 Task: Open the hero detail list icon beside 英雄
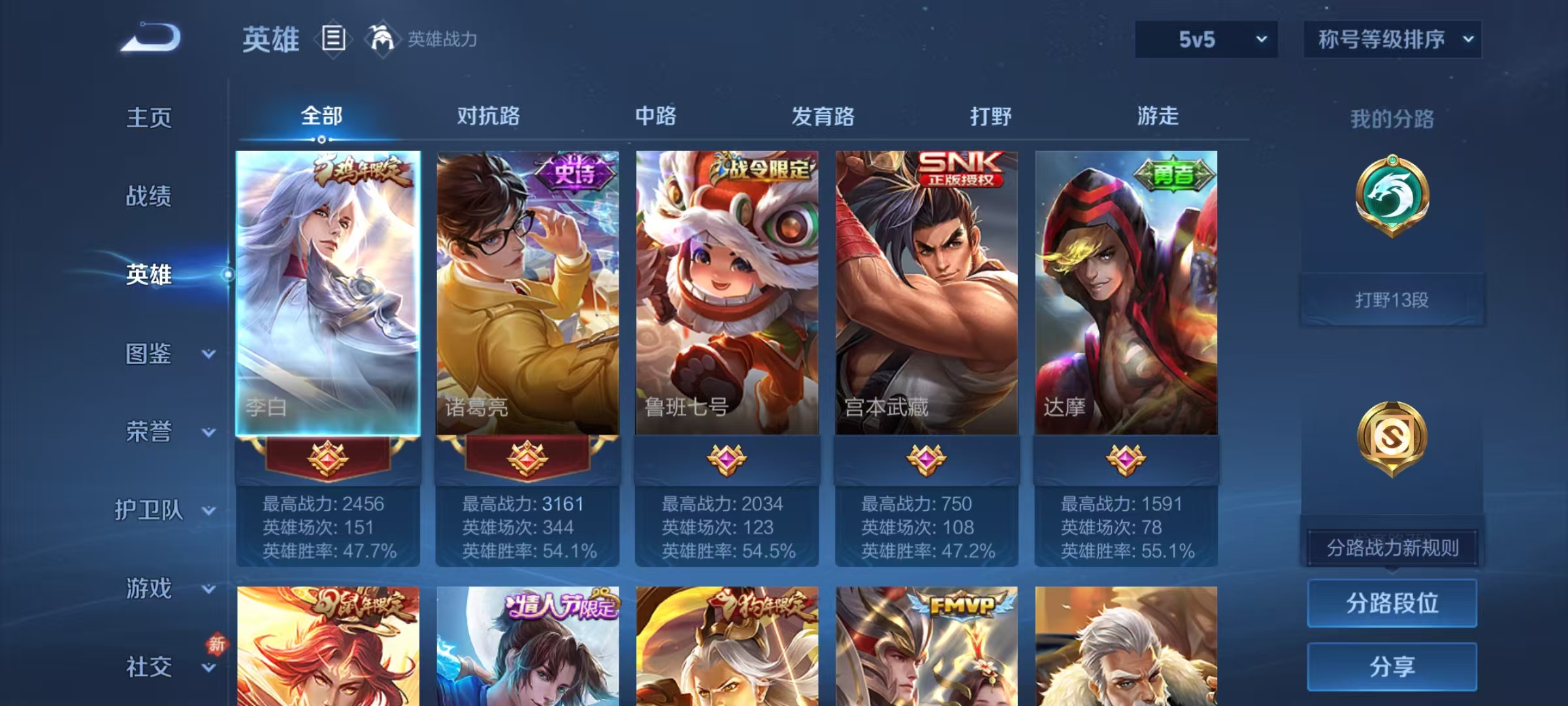tap(333, 39)
